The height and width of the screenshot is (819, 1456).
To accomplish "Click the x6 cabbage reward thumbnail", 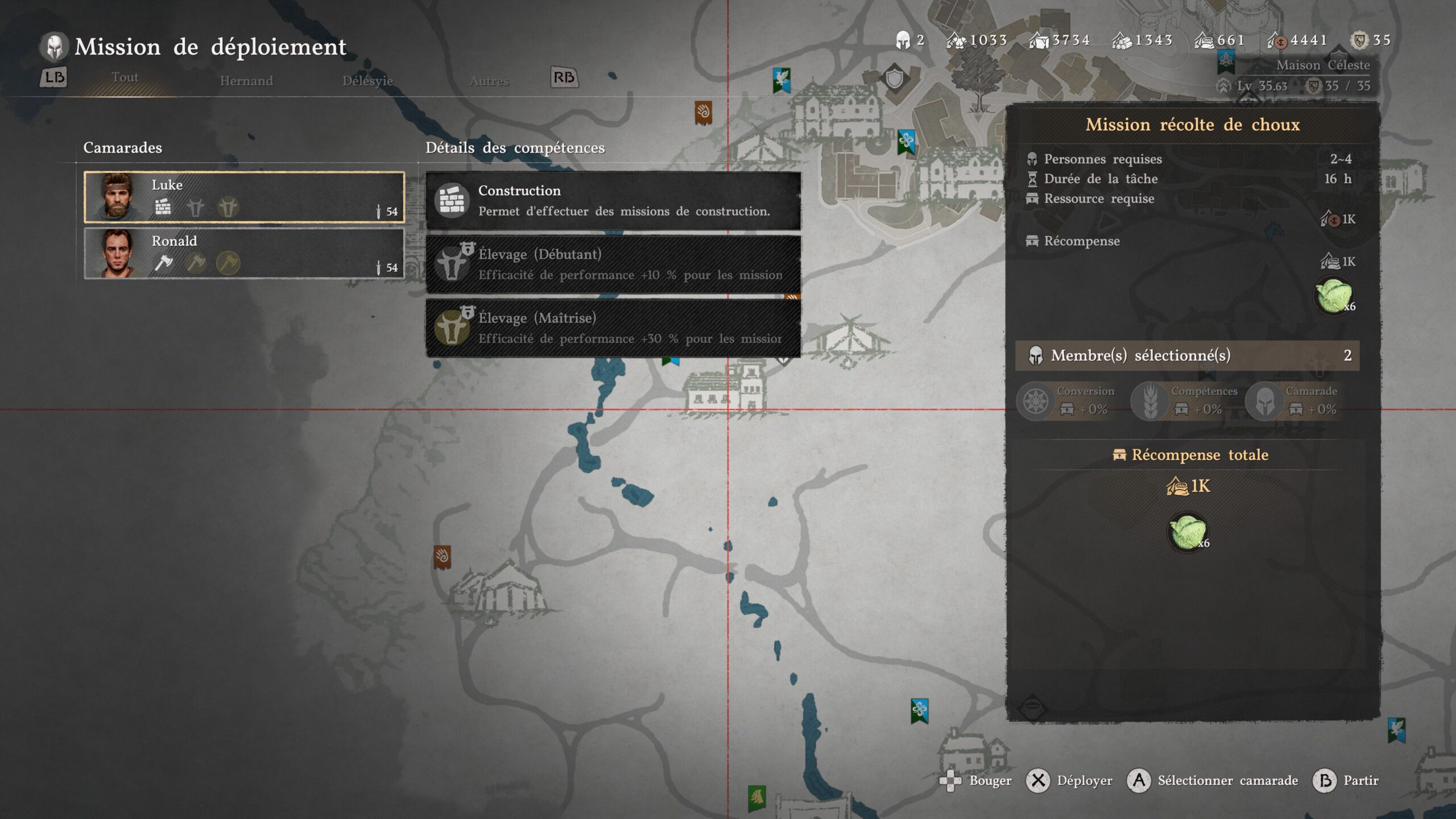I will pyautogui.click(x=1334, y=296).
